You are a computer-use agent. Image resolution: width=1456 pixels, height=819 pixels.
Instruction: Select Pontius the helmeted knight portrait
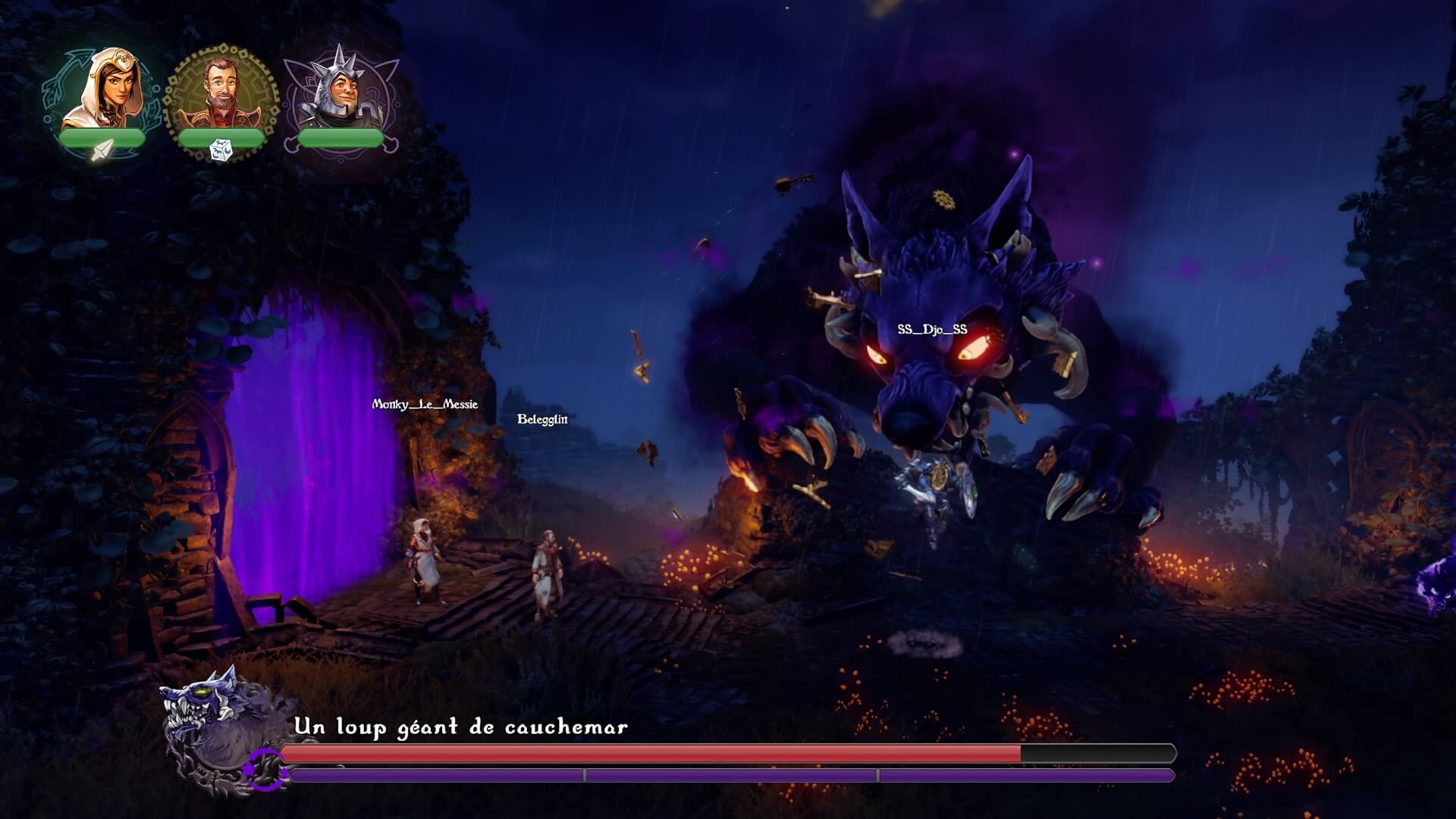[339, 89]
